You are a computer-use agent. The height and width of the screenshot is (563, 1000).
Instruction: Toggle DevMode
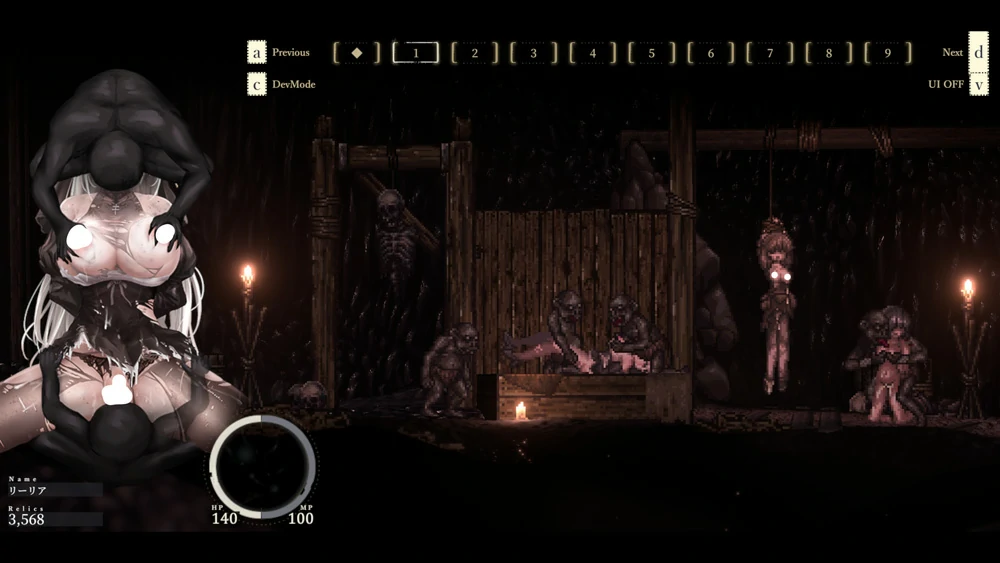(293, 84)
